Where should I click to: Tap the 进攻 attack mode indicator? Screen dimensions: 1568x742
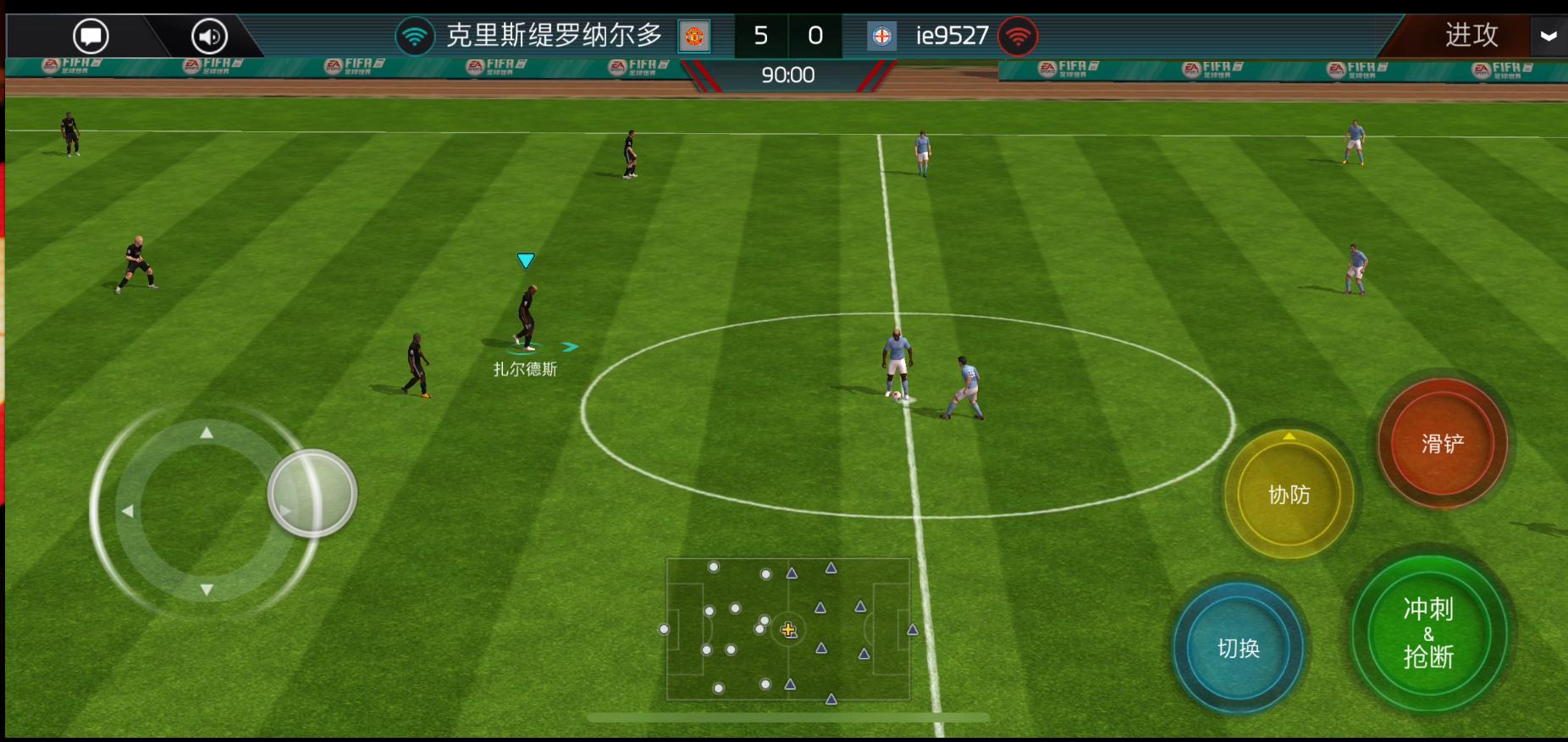tap(1470, 35)
